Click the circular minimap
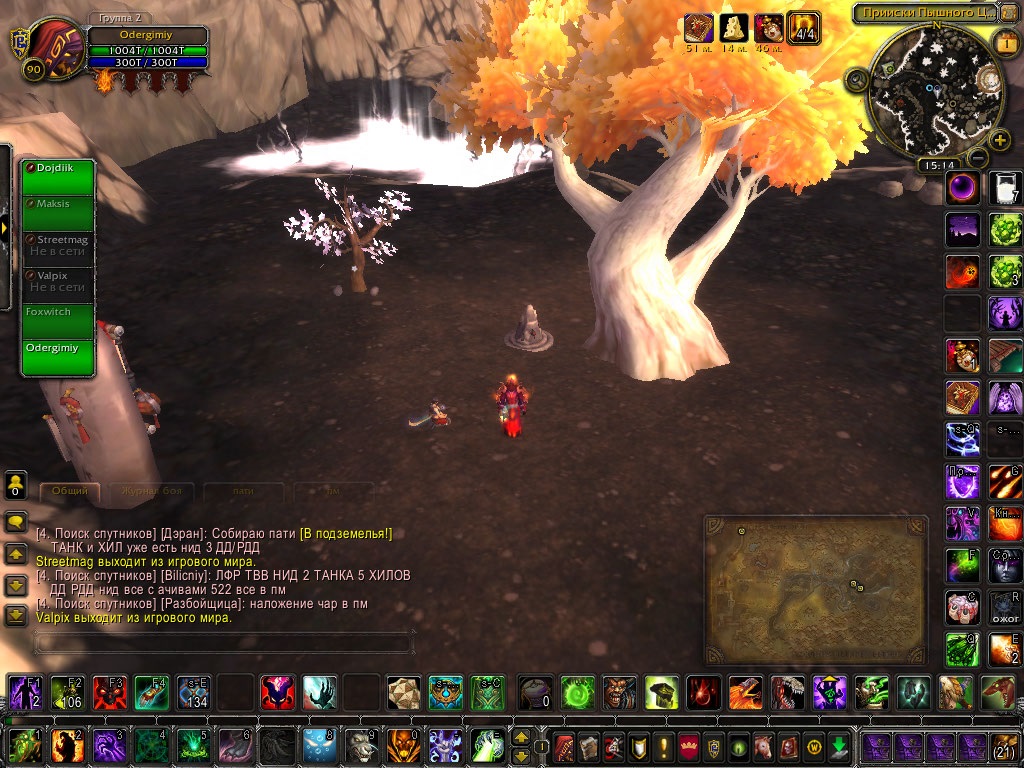This screenshot has height=768, width=1024. click(x=935, y=90)
